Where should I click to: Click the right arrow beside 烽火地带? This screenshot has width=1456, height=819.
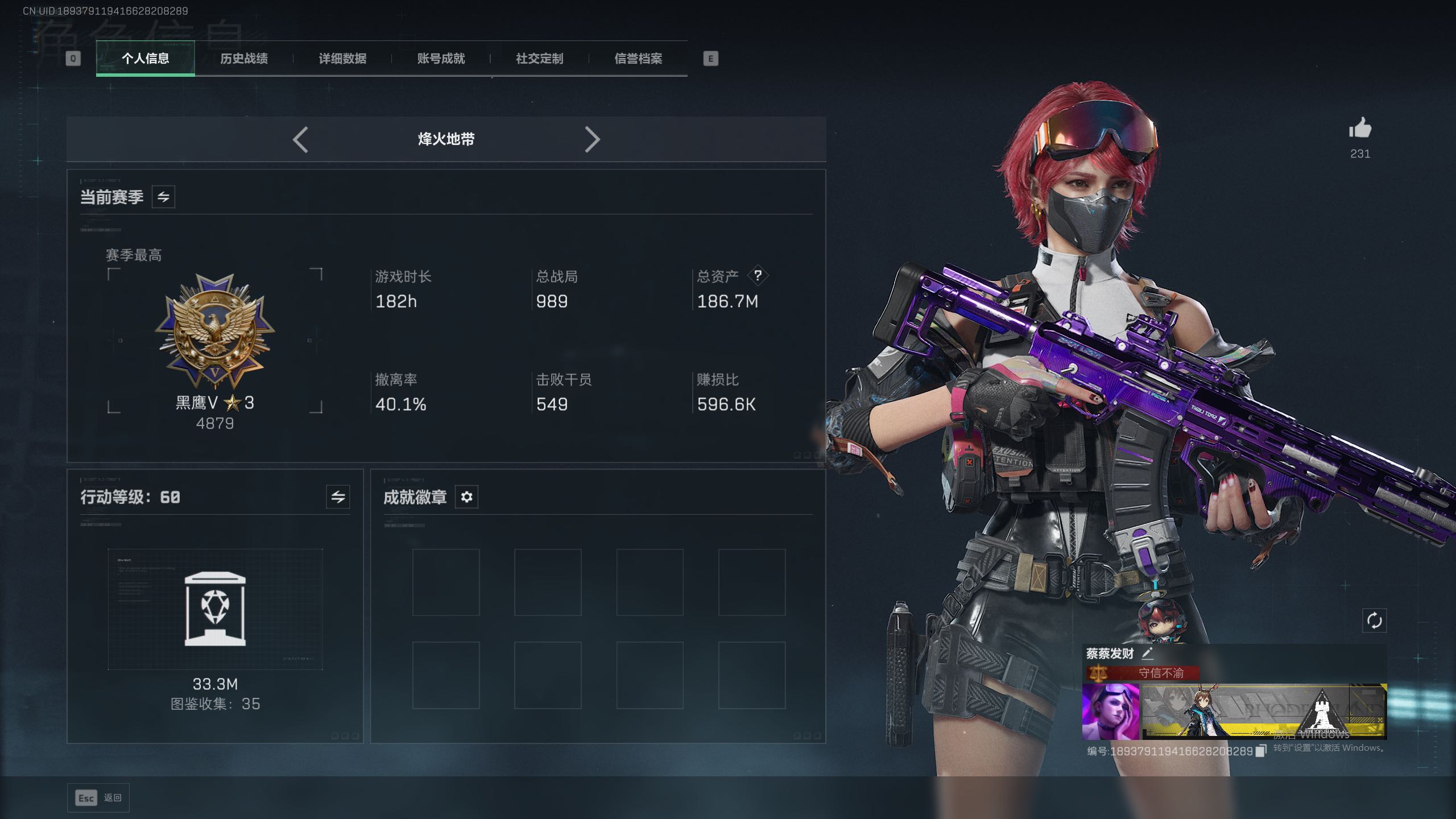point(592,139)
